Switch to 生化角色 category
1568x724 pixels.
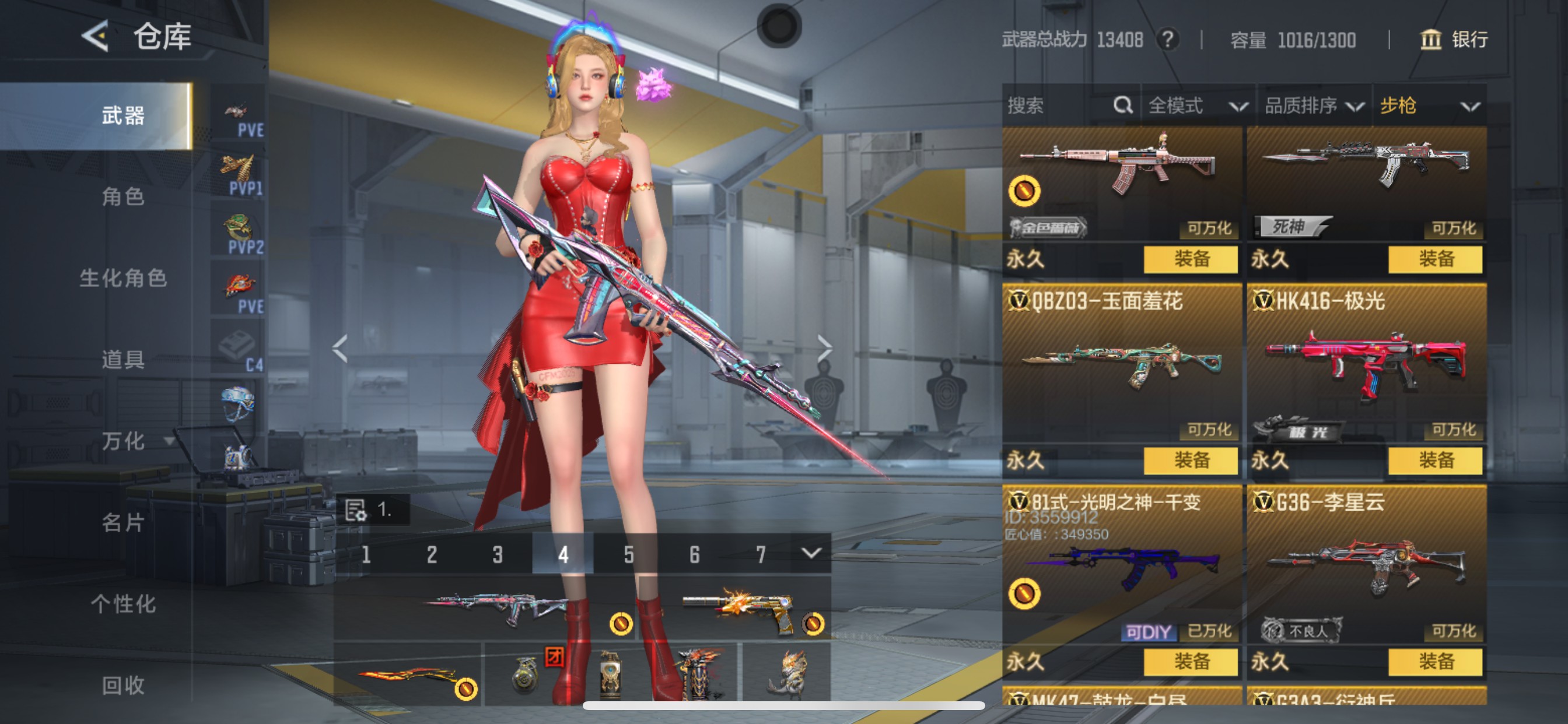tap(123, 278)
